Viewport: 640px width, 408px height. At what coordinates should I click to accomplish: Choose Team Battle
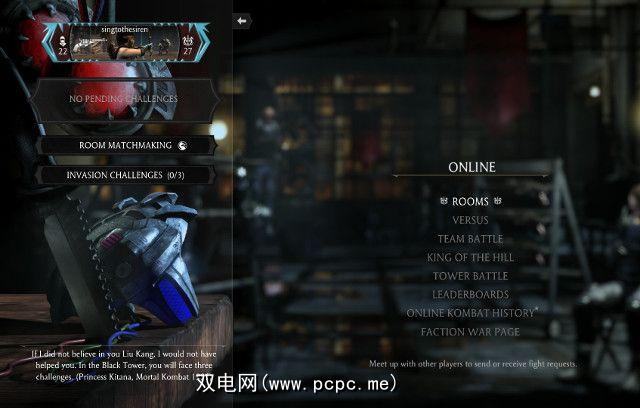(470, 239)
